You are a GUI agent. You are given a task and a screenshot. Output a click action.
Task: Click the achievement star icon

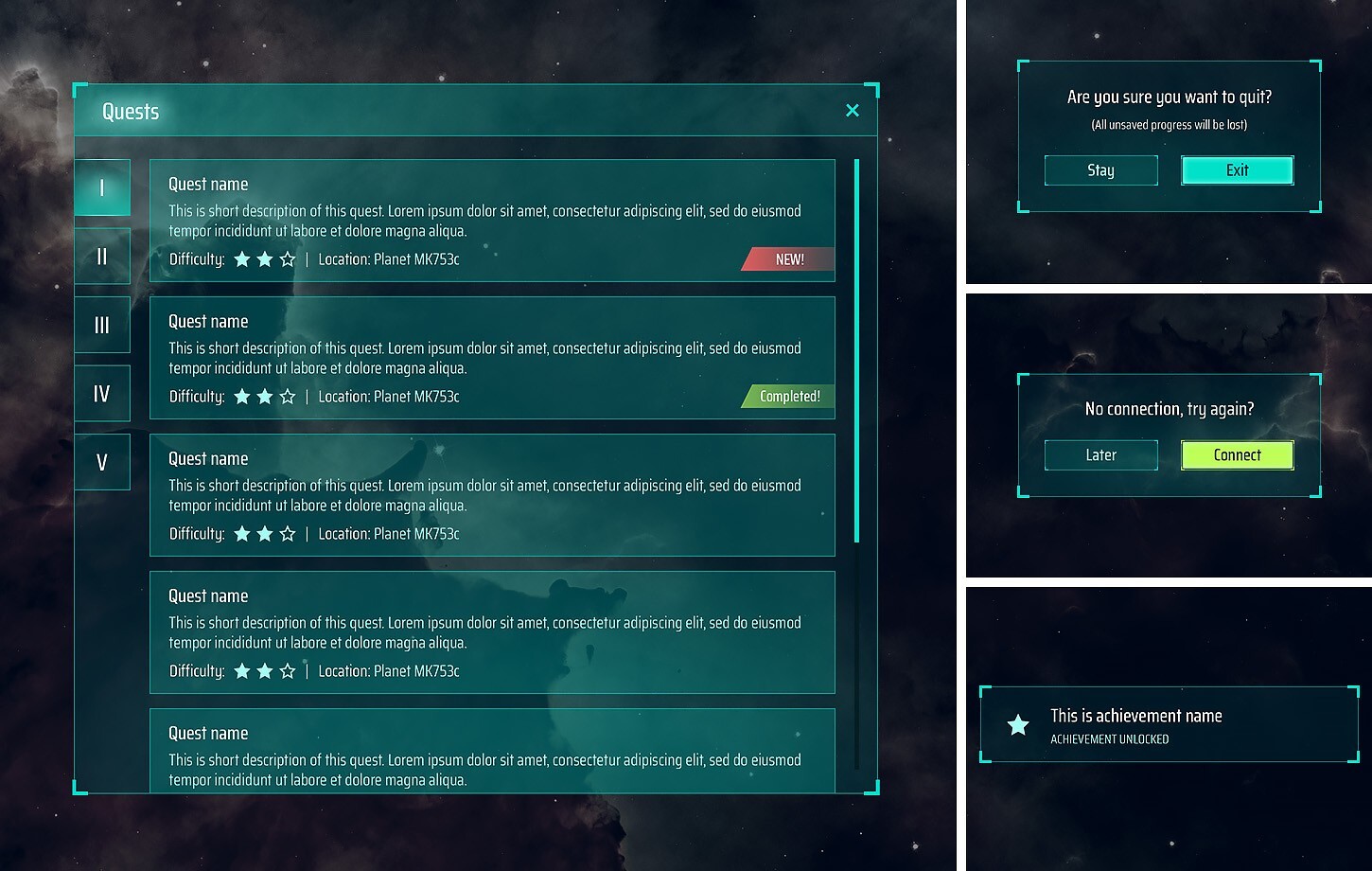point(1017,725)
